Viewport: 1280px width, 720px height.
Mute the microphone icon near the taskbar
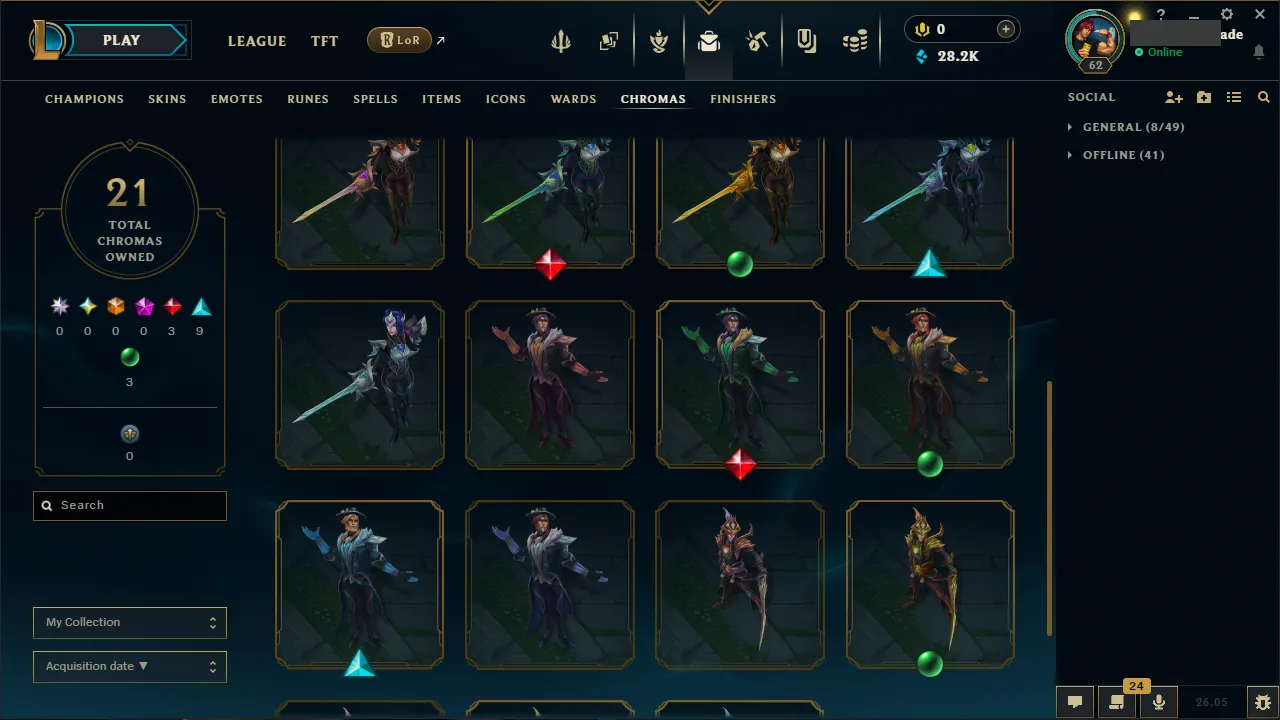coord(1158,701)
